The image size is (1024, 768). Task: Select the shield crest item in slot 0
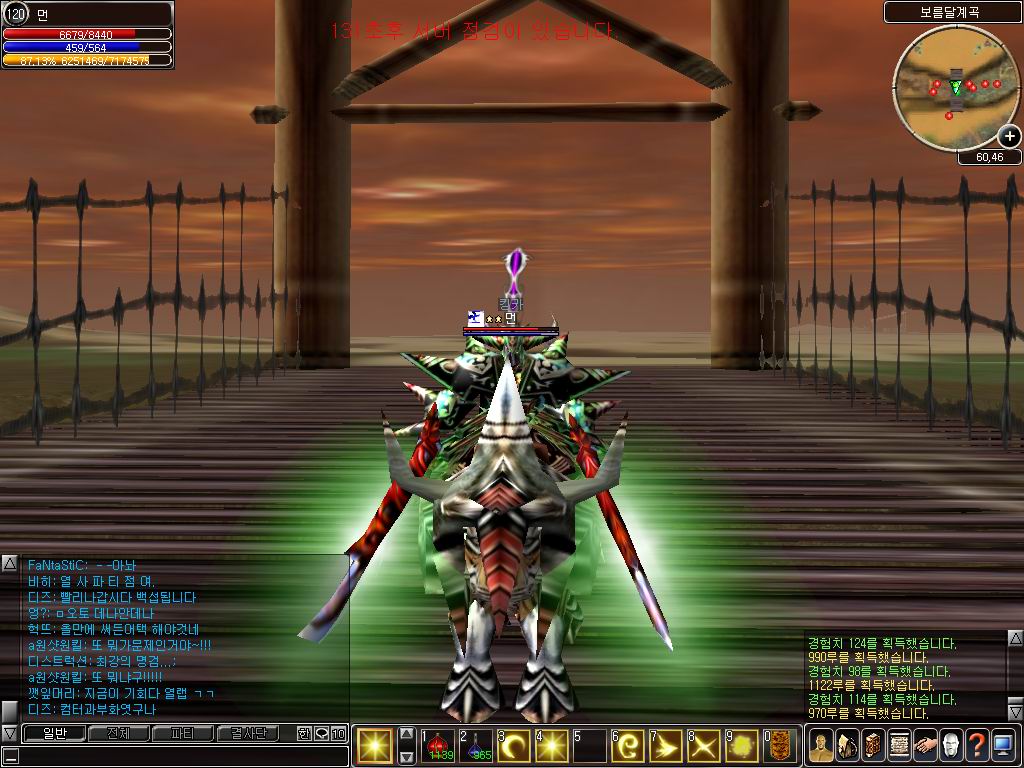781,746
